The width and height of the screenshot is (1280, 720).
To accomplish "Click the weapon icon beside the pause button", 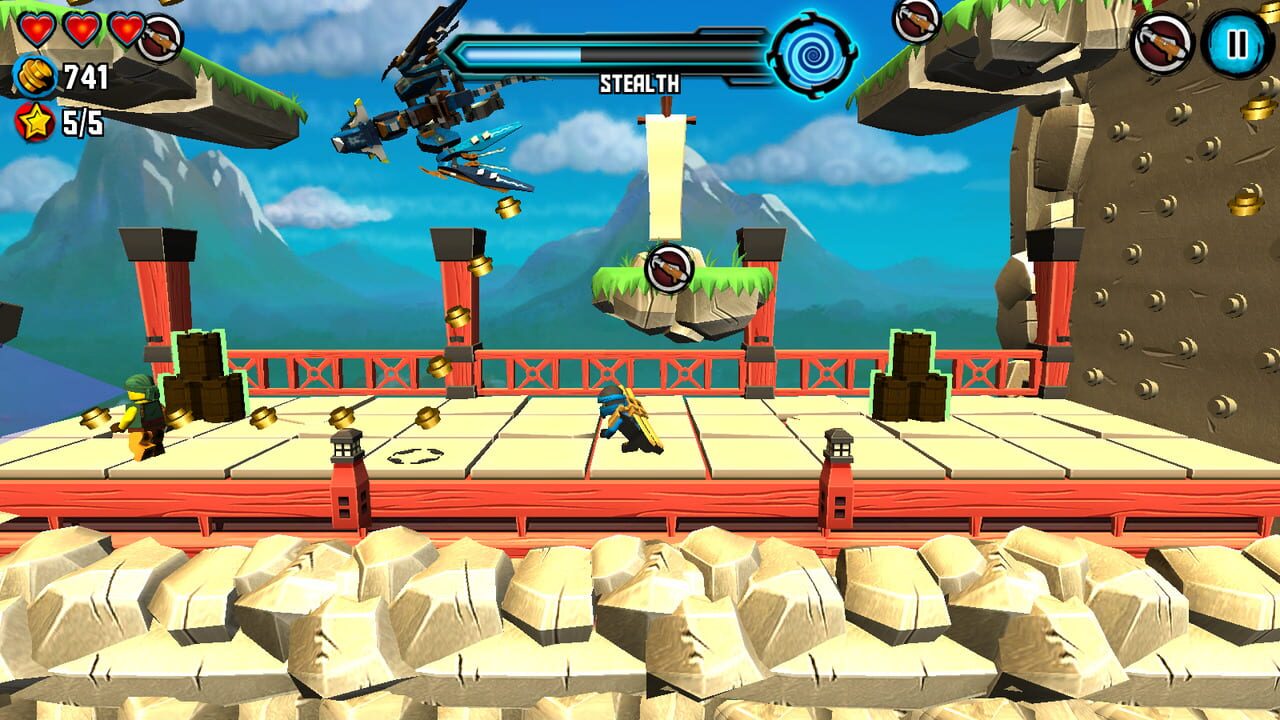I will click(1160, 42).
